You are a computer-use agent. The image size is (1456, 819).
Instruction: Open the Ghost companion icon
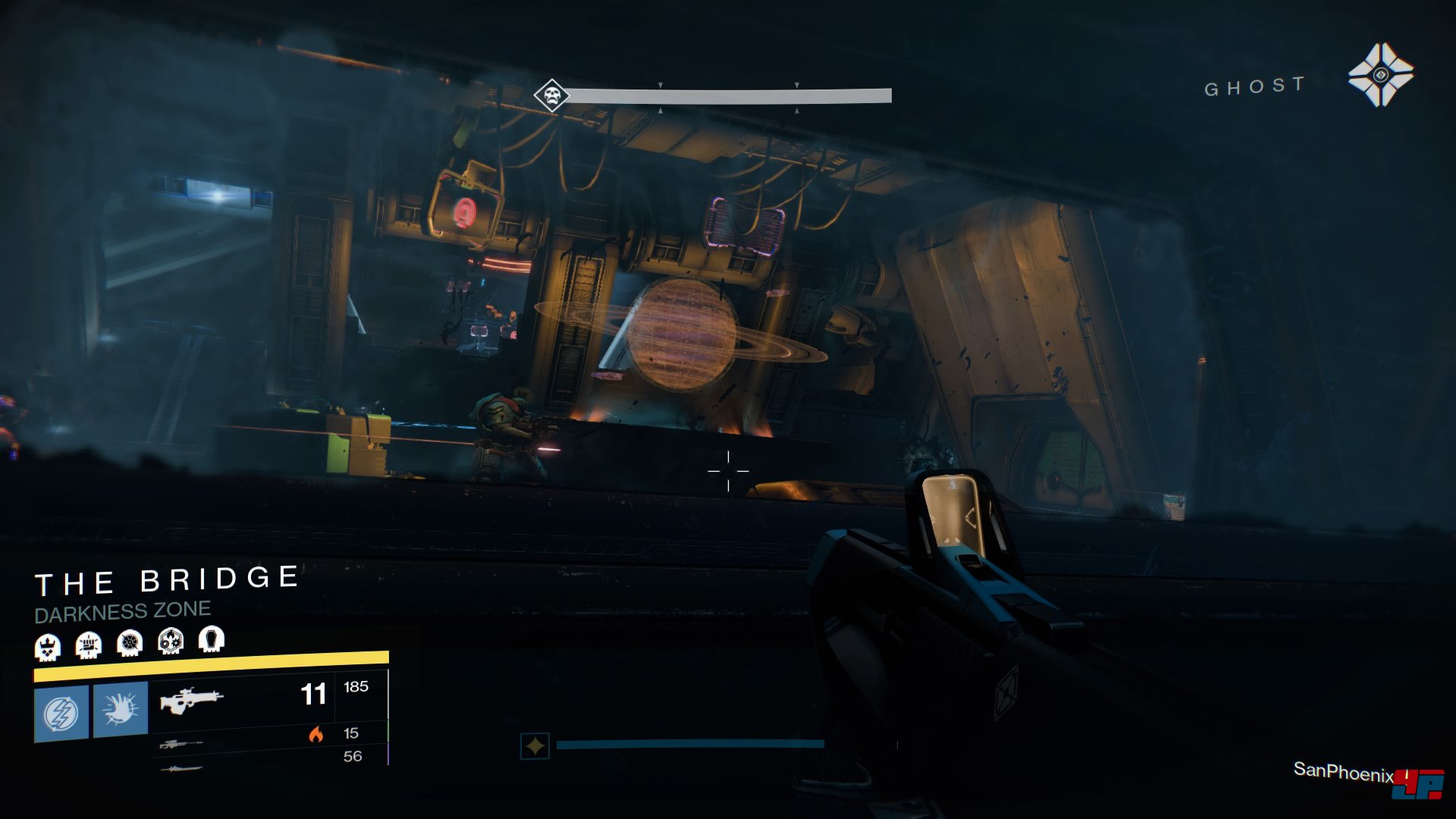[1380, 74]
